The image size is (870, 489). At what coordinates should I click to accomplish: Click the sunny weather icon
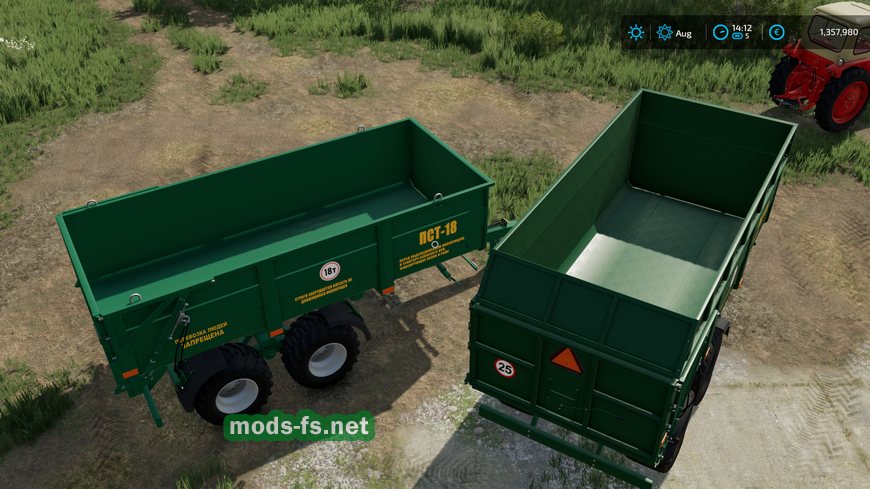pos(636,32)
